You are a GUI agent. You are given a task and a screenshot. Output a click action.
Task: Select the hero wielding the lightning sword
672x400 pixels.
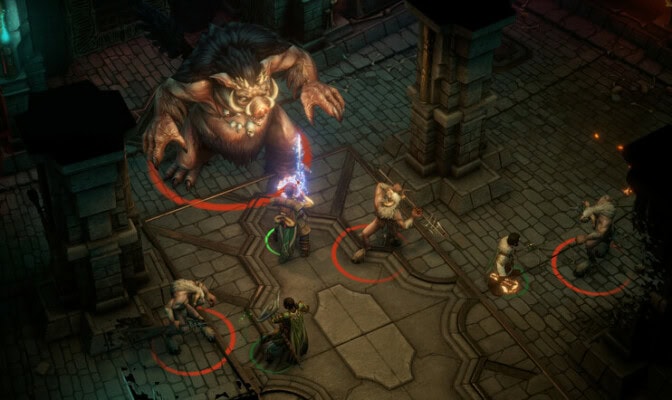(289, 222)
